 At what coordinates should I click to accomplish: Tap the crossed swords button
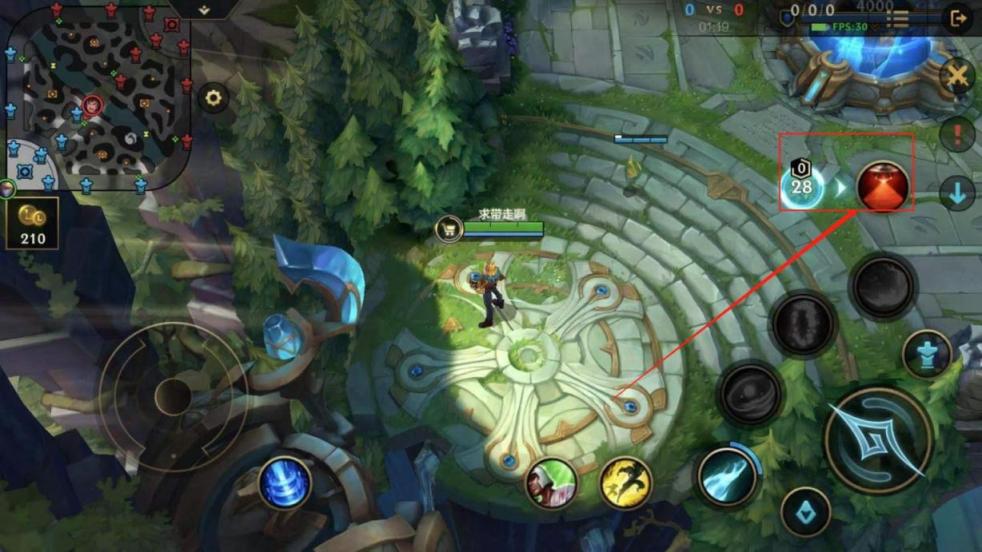[x=957, y=76]
